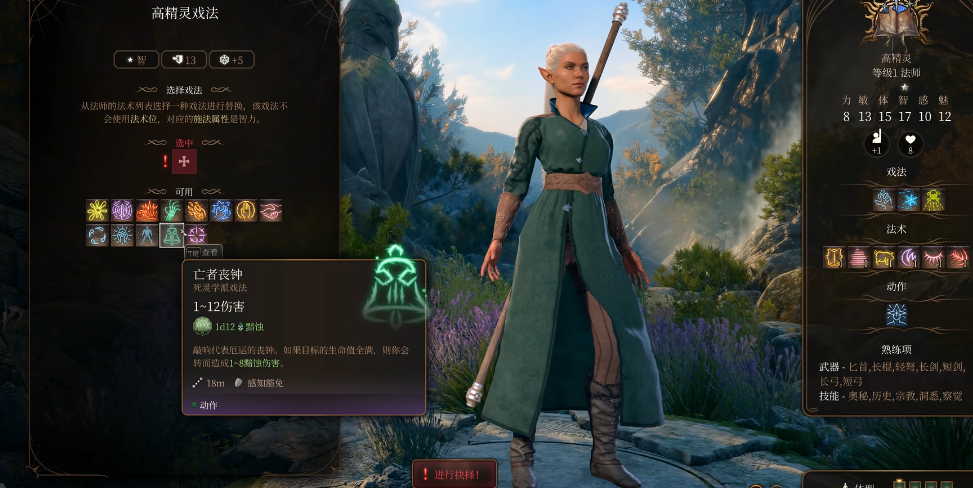
Task: View the blue grasping fist known cantrip
Action: coord(884,200)
